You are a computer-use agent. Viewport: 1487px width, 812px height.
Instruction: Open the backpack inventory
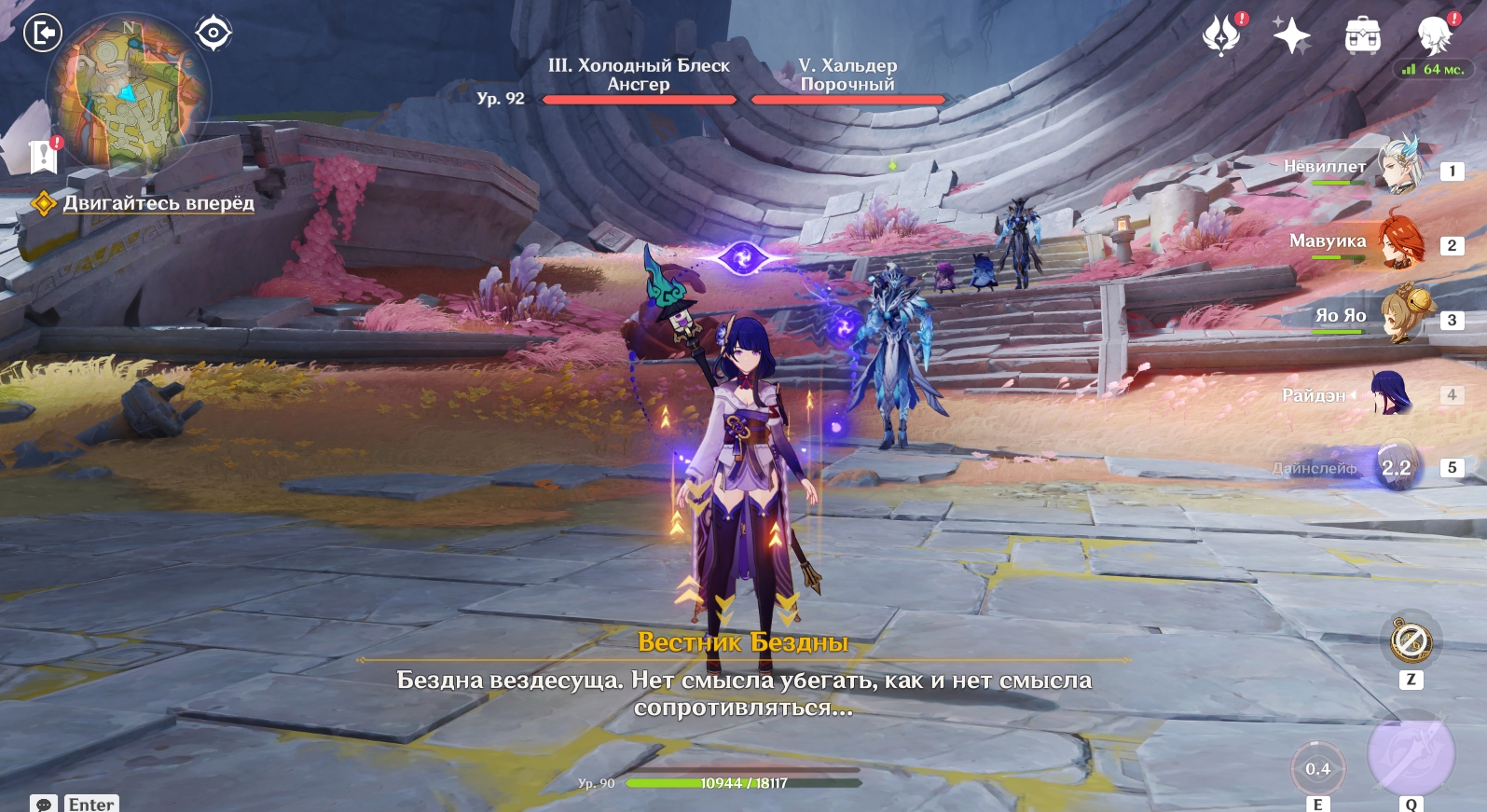click(x=1362, y=36)
